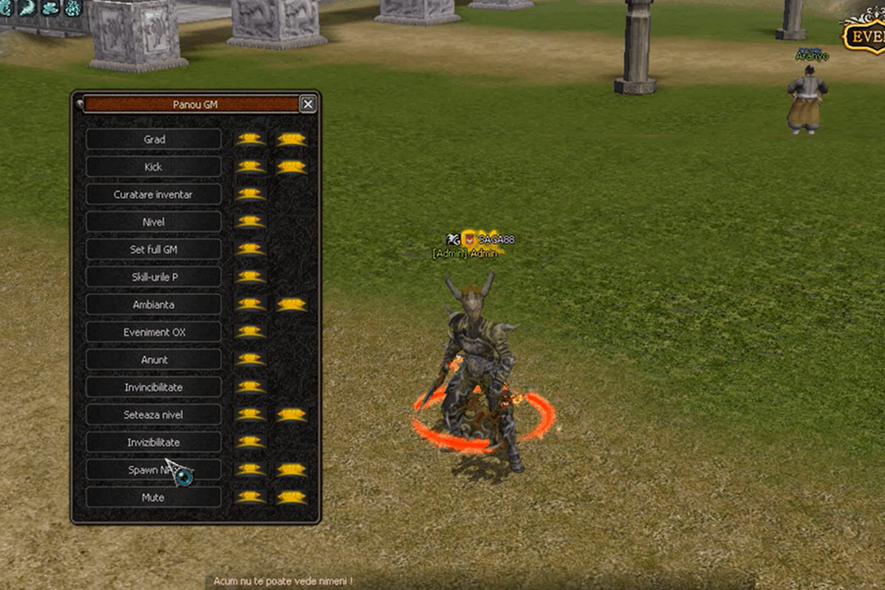Viewport: 885px width, 590px height.
Task: Close the Panou GM window
Action: 308,104
